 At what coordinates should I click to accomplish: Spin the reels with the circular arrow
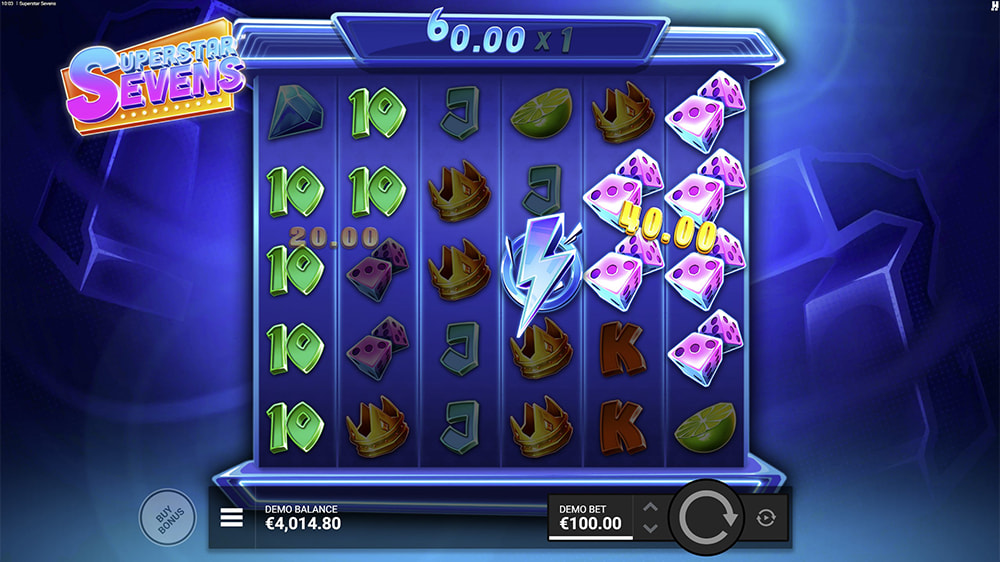707,517
